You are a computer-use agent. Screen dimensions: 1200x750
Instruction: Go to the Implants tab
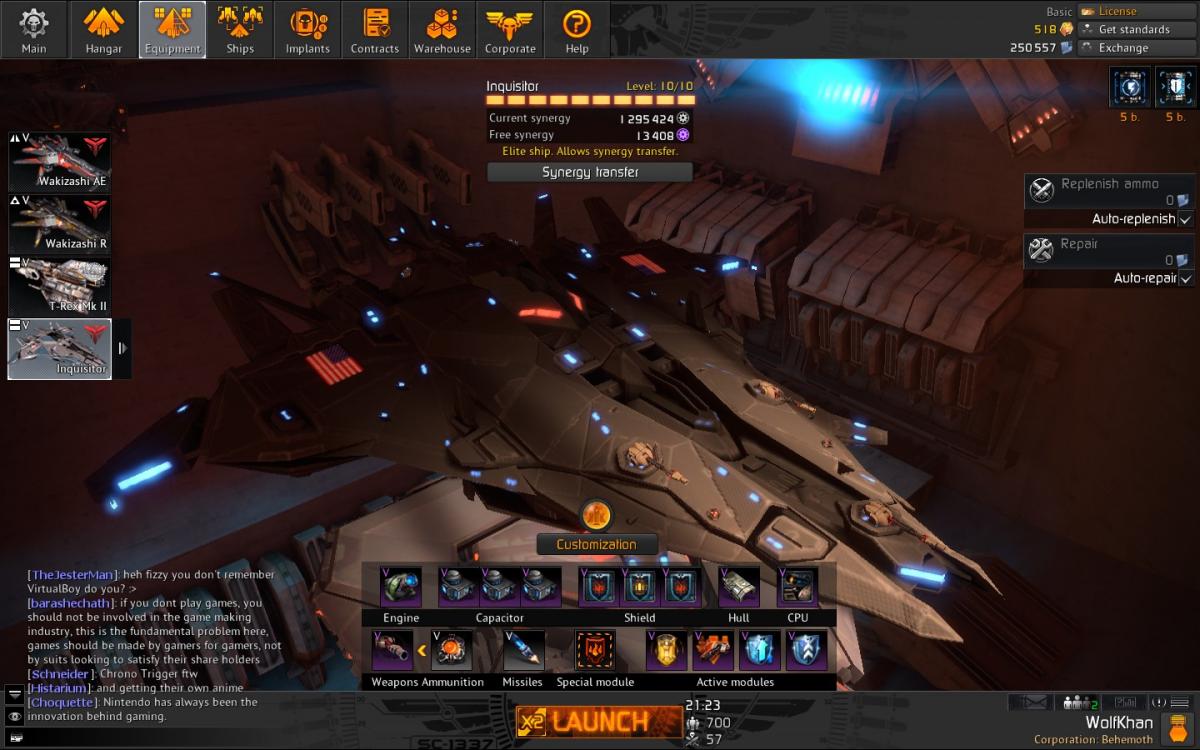coord(307,30)
